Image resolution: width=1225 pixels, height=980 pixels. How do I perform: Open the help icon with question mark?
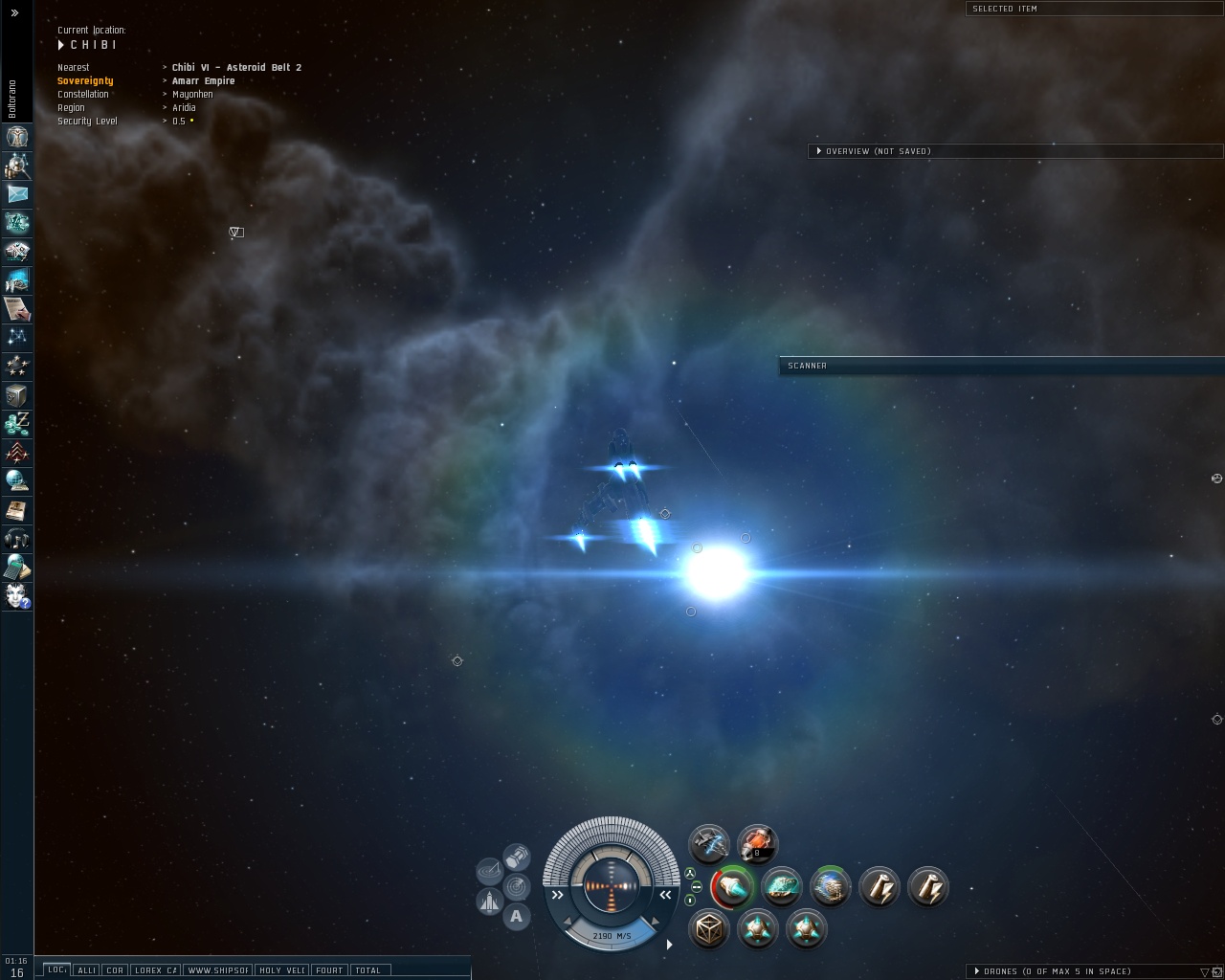[x=16, y=596]
